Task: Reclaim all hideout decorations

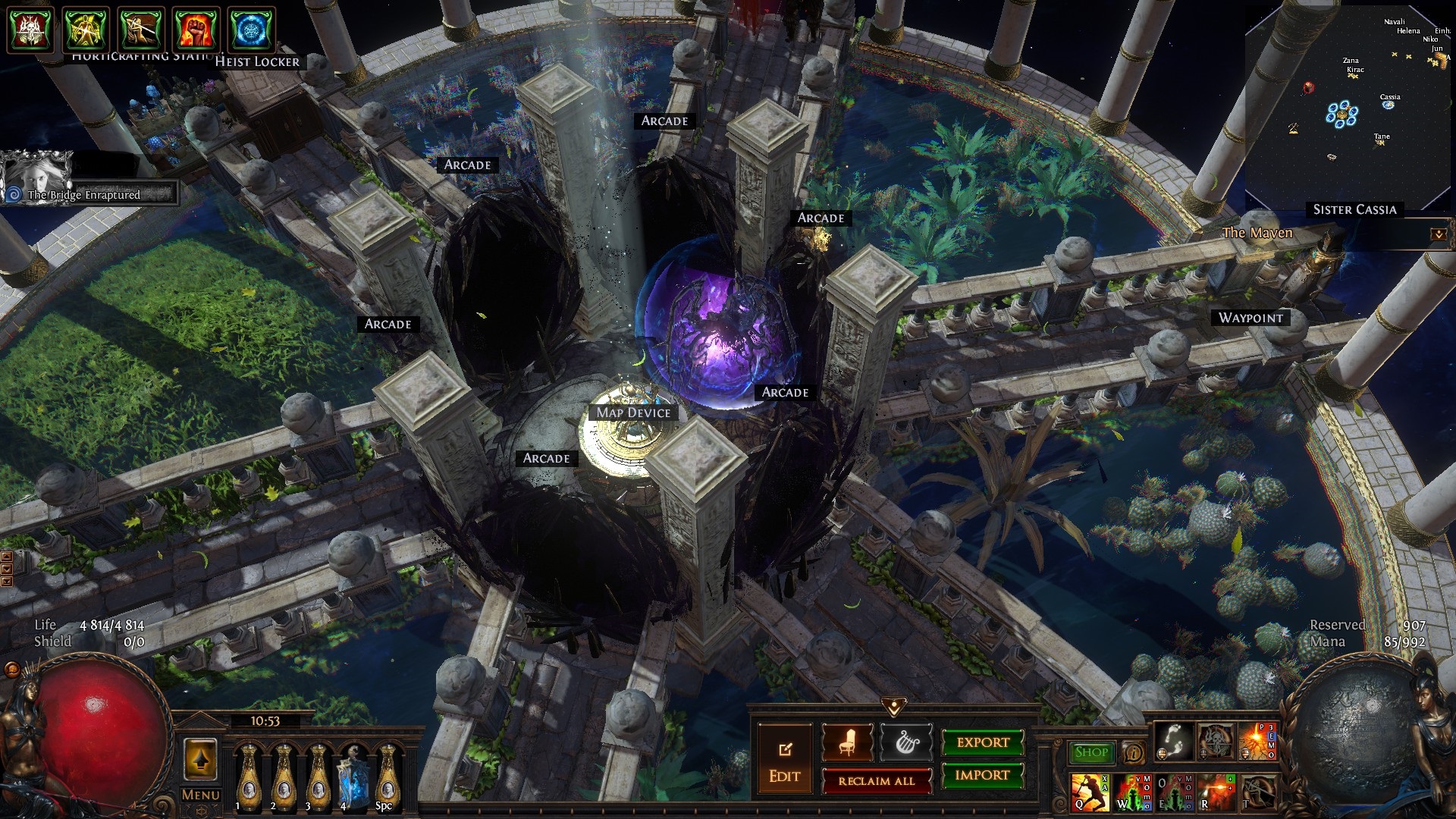Action: pos(877,781)
